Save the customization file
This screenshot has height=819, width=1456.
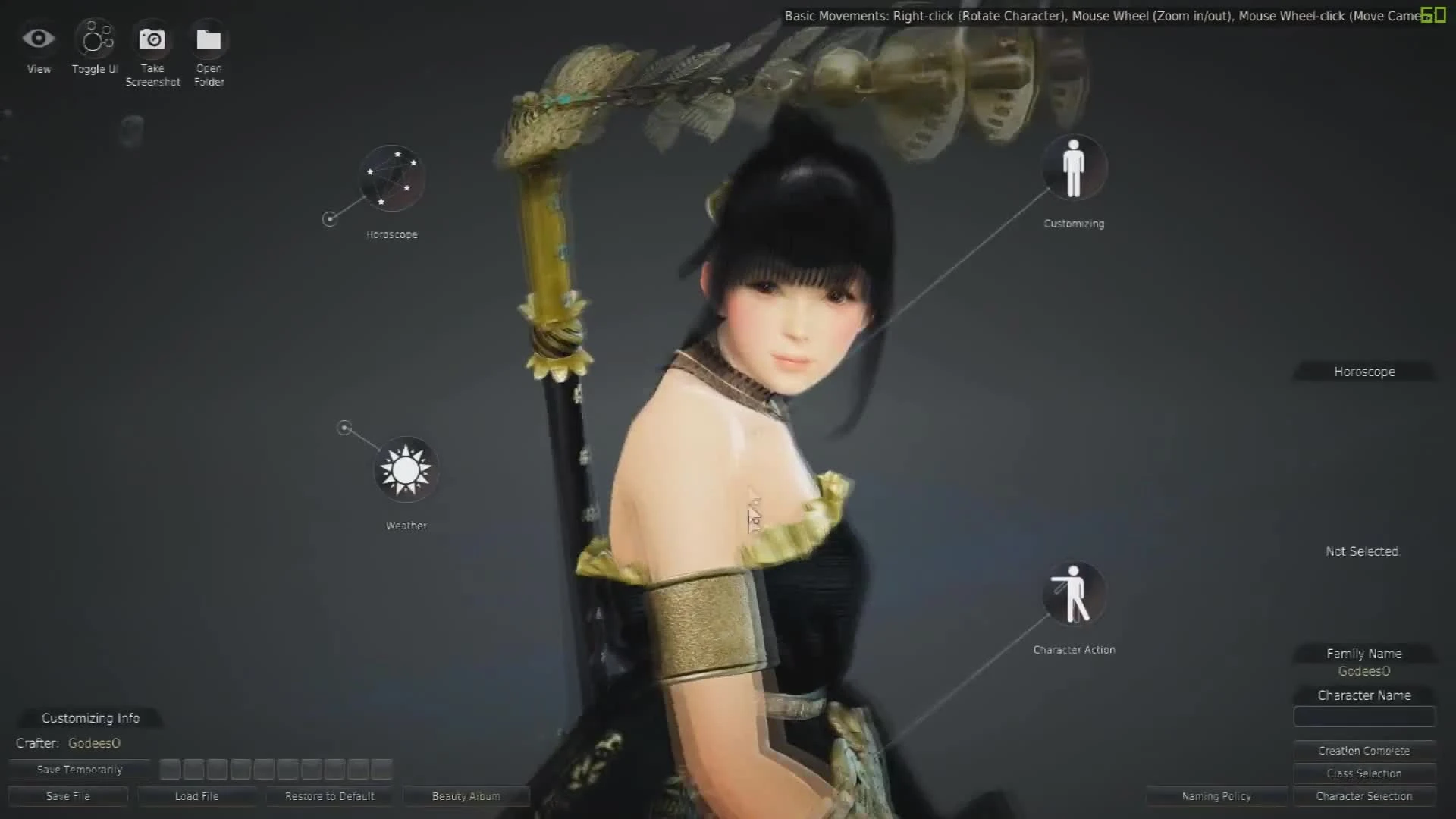tap(67, 796)
